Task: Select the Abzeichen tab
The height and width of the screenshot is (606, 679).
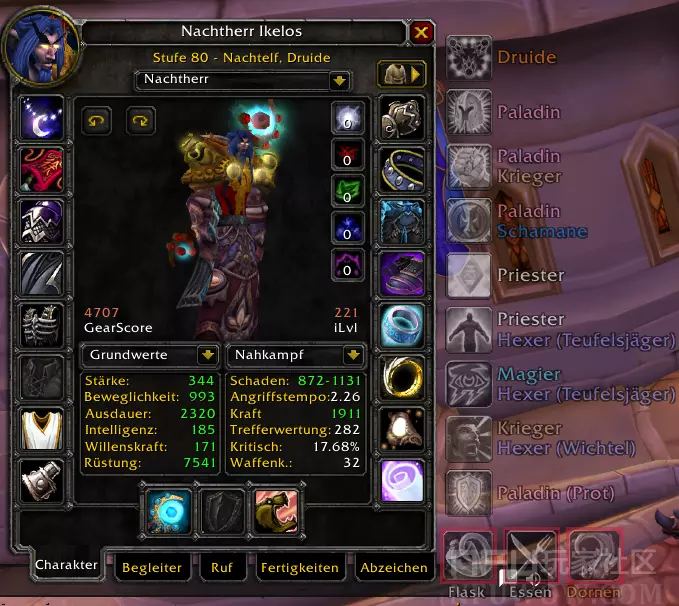Action: click(394, 567)
